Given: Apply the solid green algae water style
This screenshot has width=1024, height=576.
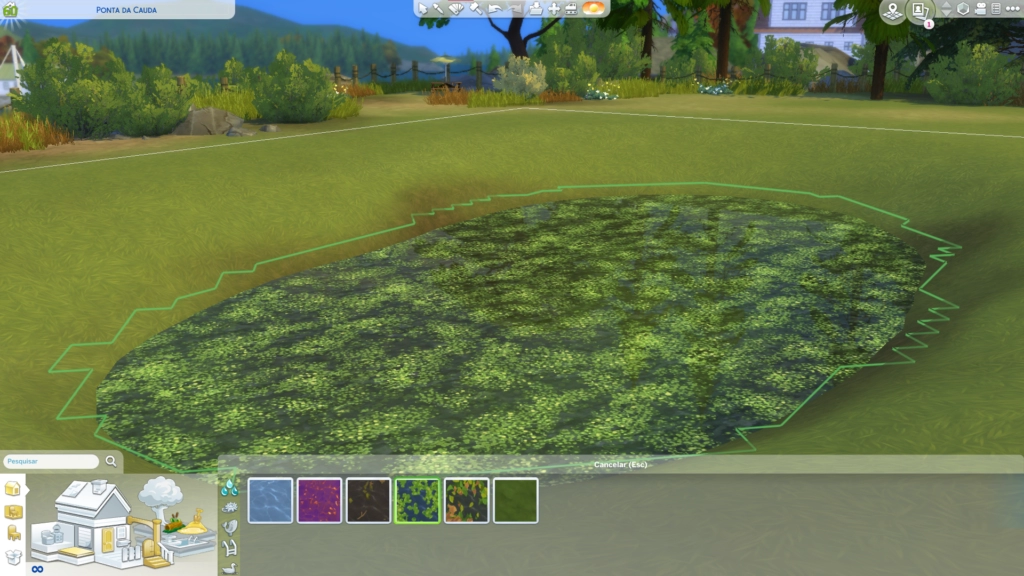Looking at the screenshot, I should point(515,500).
